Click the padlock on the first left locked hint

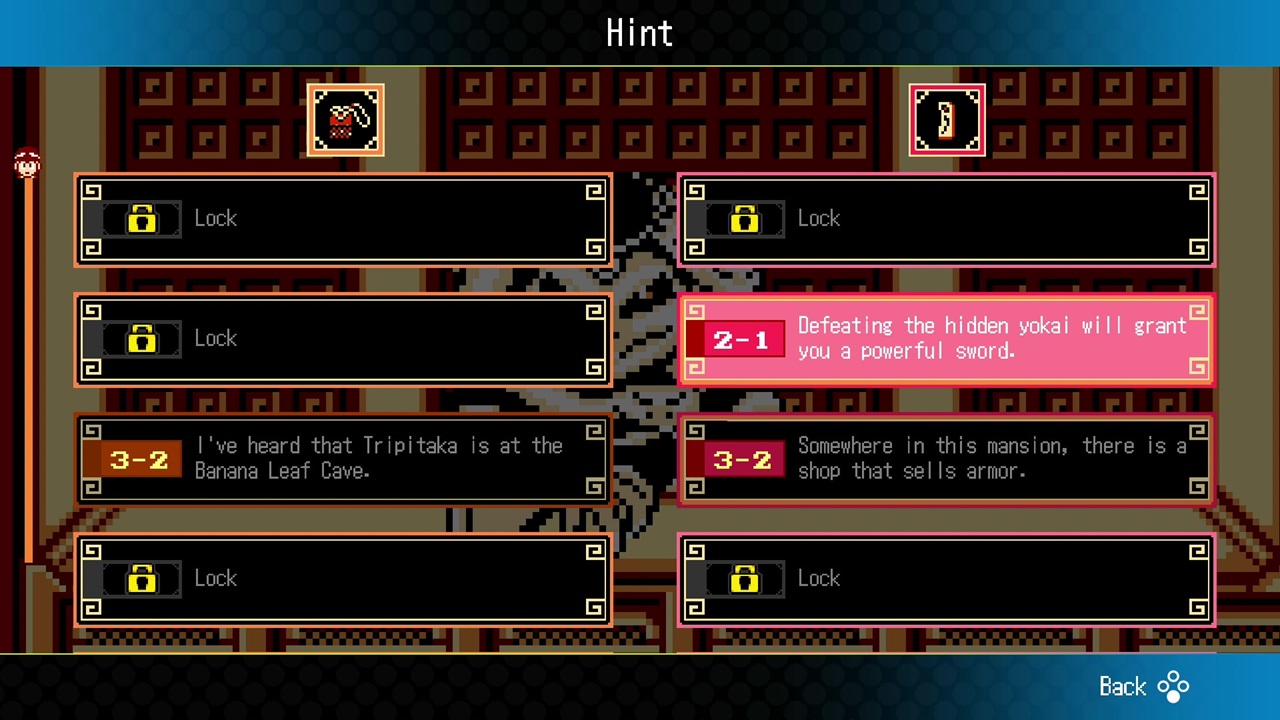141,219
